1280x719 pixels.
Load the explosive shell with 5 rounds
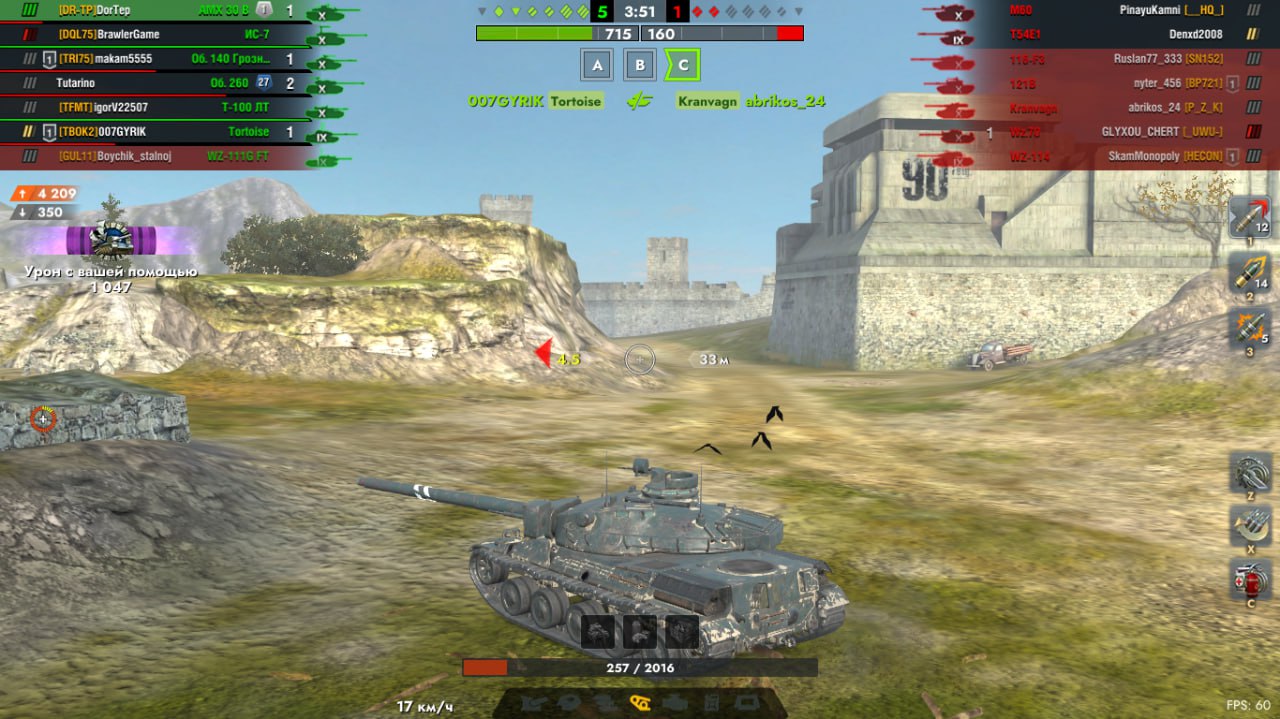click(1248, 328)
